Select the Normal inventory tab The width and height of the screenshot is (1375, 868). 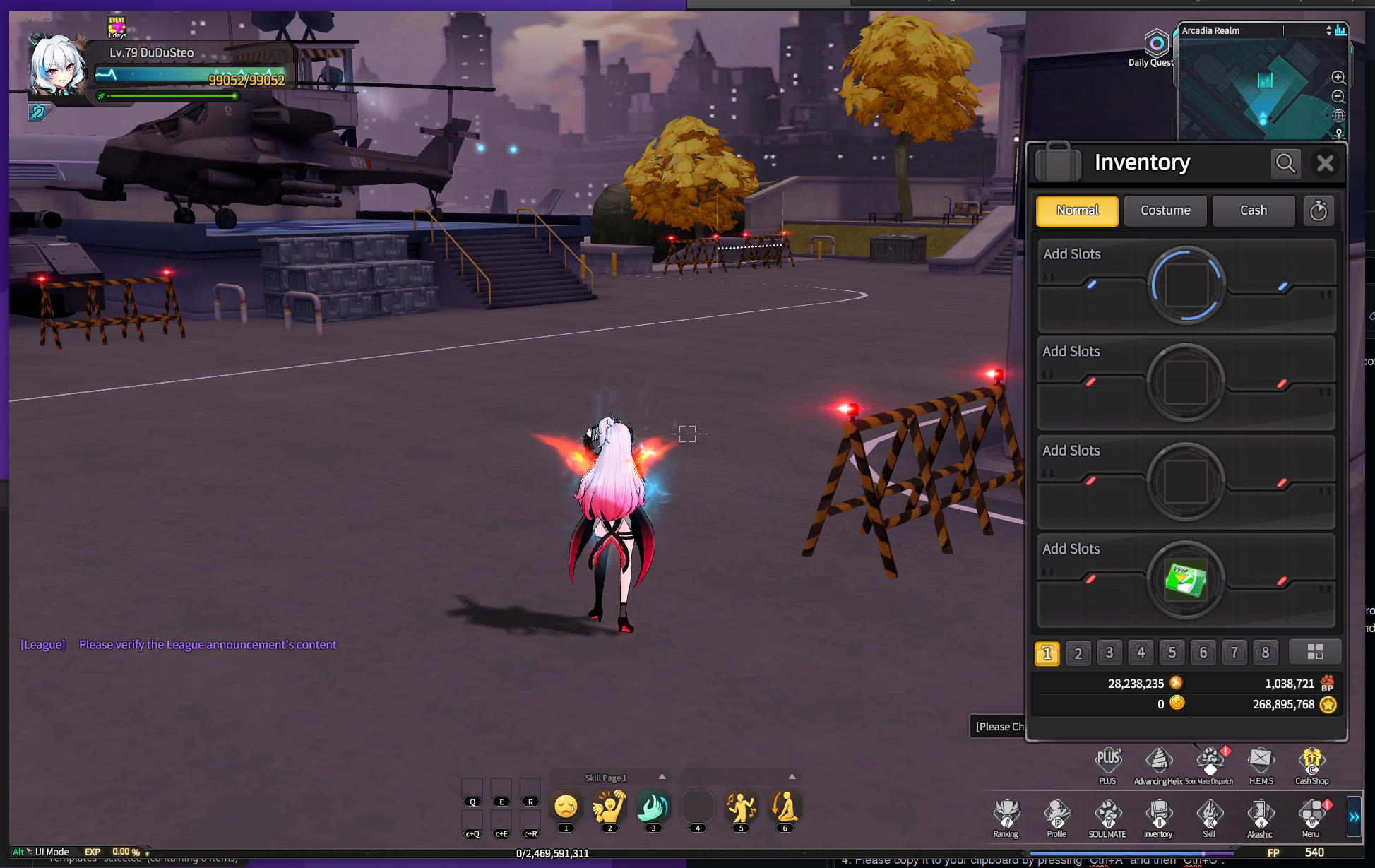pyautogui.click(x=1077, y=210)
